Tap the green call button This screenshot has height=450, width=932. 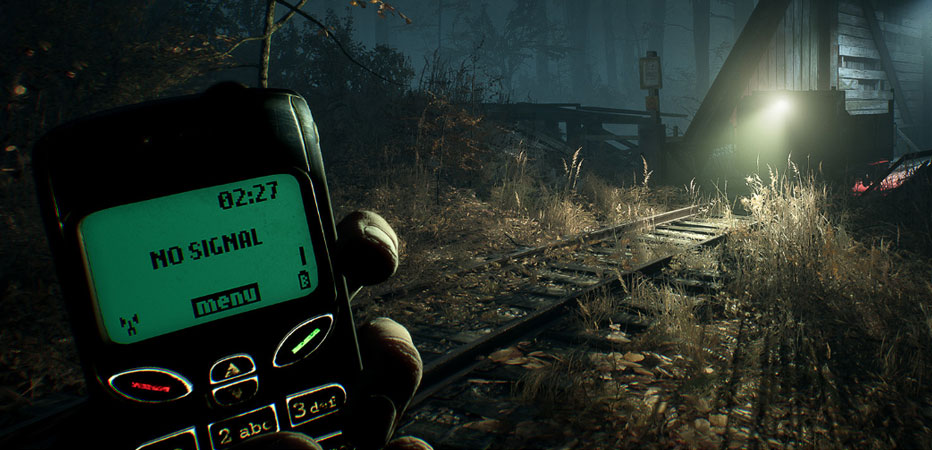pyautogui.click(x=302, y=340)
